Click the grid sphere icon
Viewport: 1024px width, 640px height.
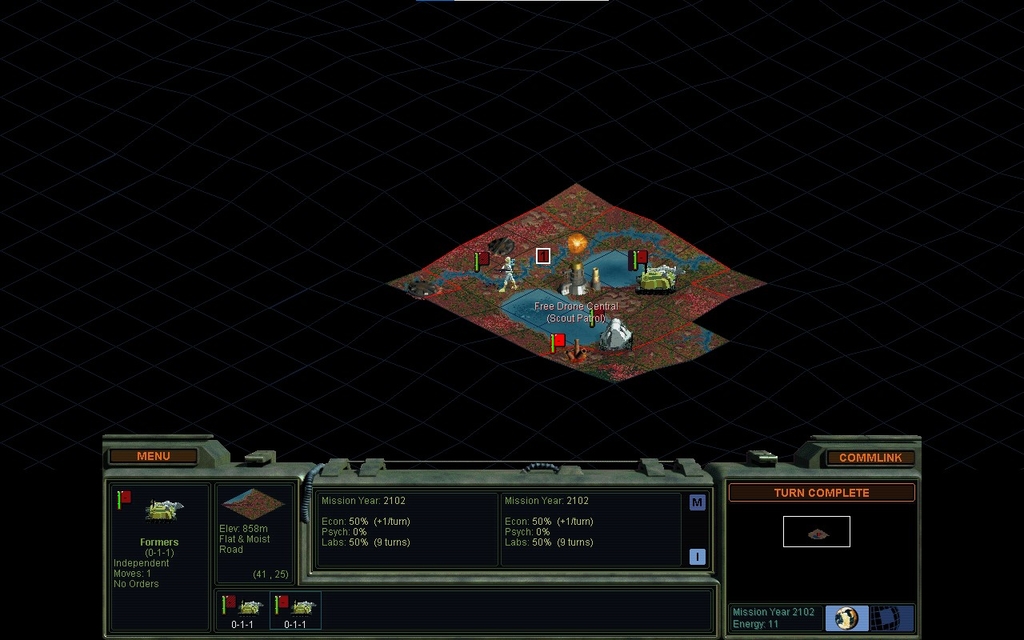click(x=885, y=617)
